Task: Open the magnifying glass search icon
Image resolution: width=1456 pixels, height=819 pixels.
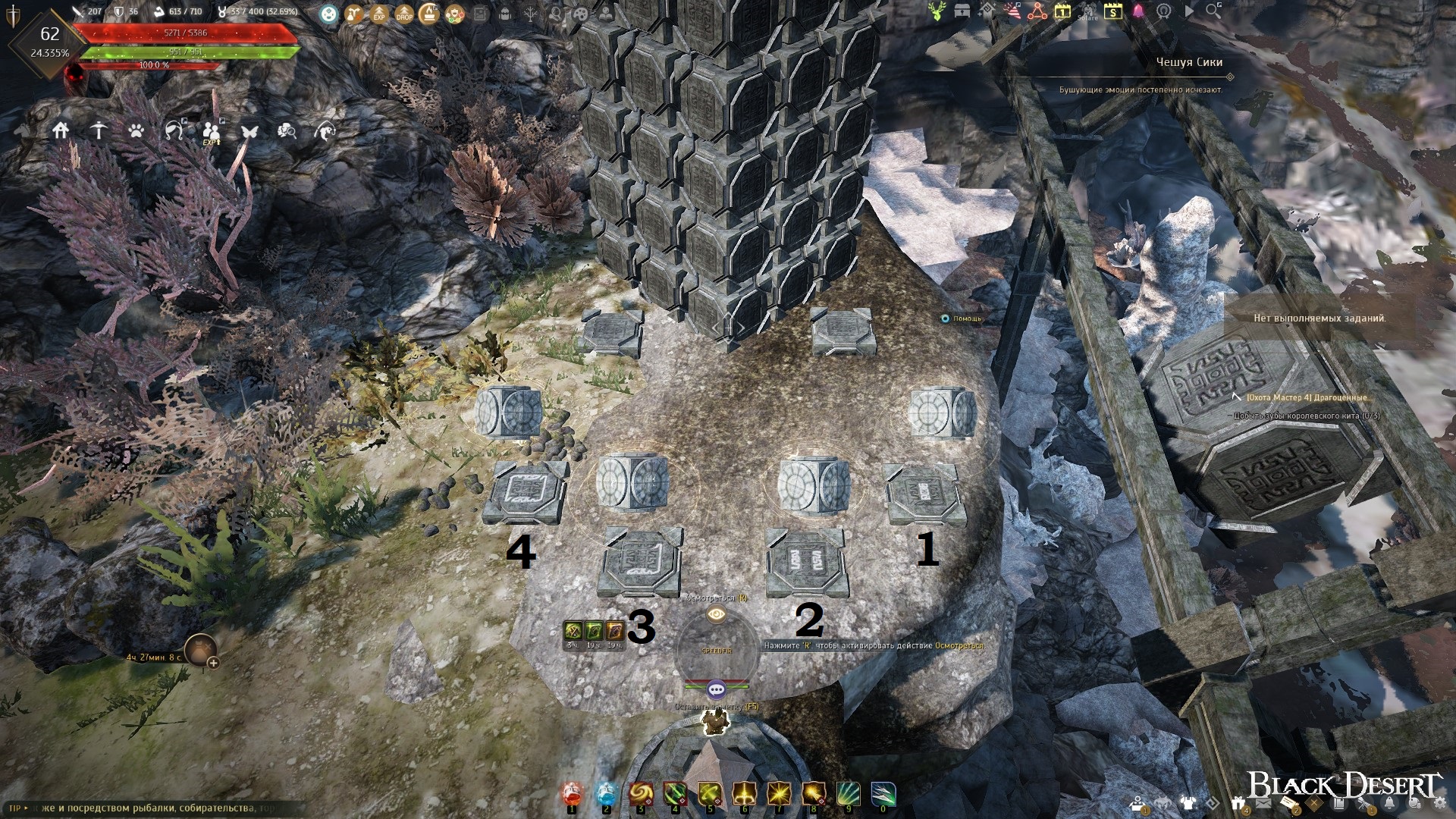Action: [1213, 11]
